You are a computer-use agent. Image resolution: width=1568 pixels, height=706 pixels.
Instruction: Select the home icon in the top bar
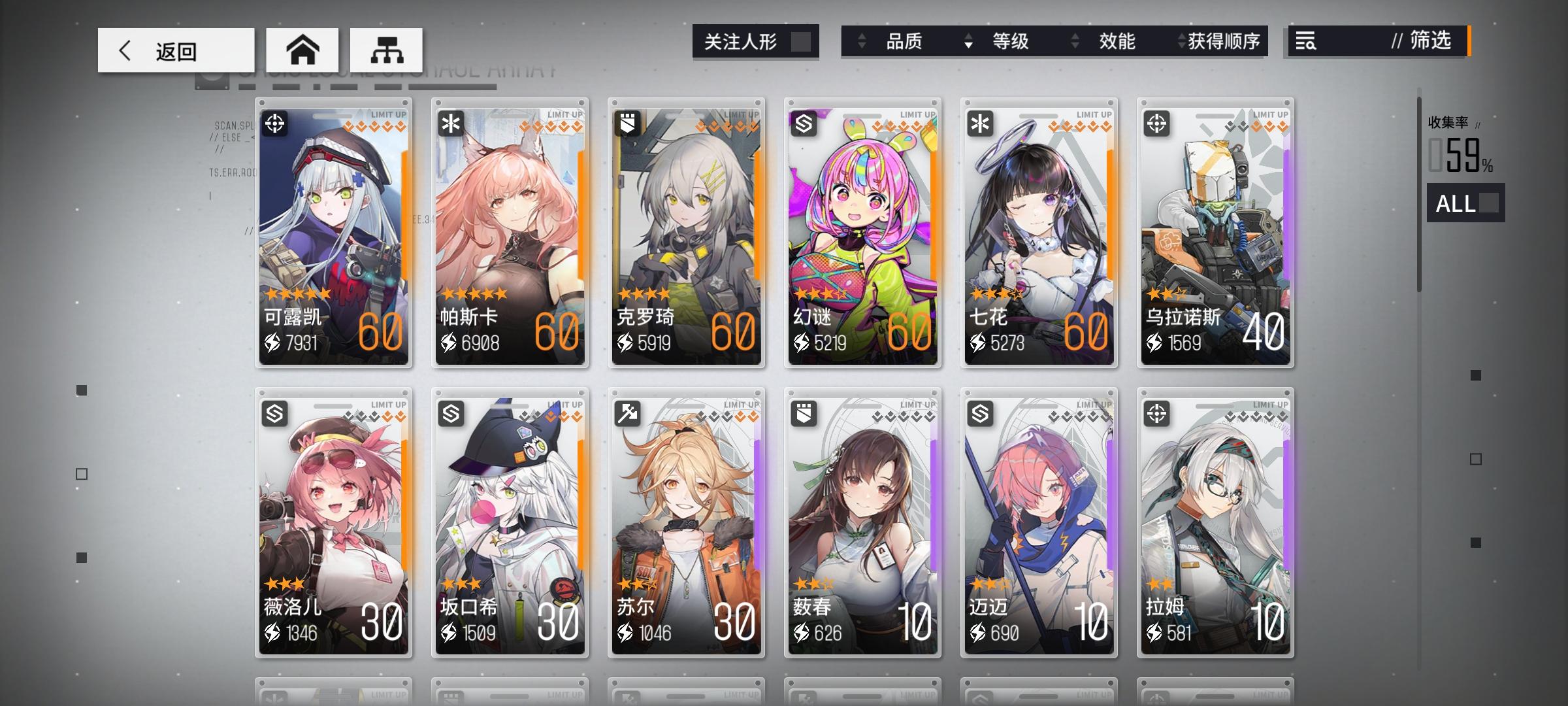pyautogui.click(x=303, y=49)
